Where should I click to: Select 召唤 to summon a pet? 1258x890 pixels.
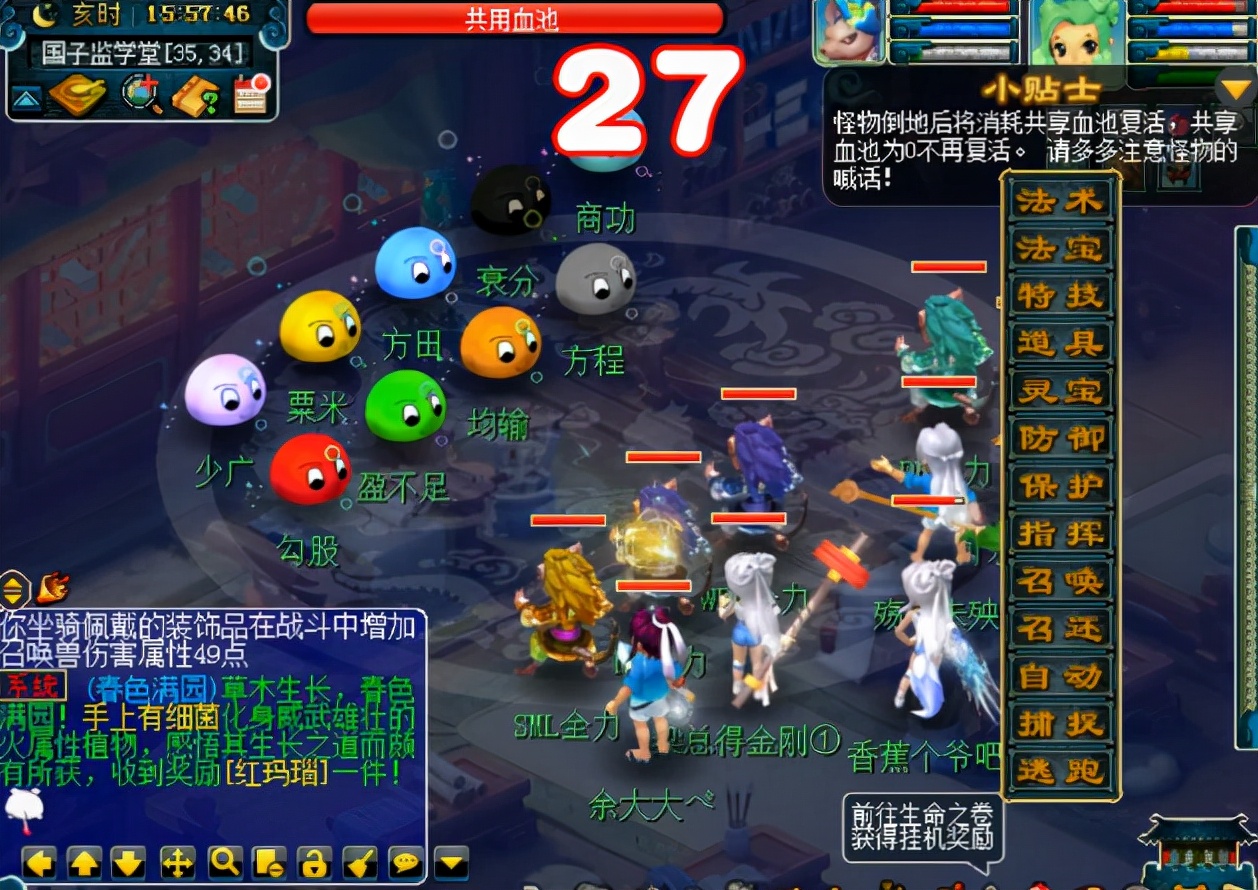1059,581
